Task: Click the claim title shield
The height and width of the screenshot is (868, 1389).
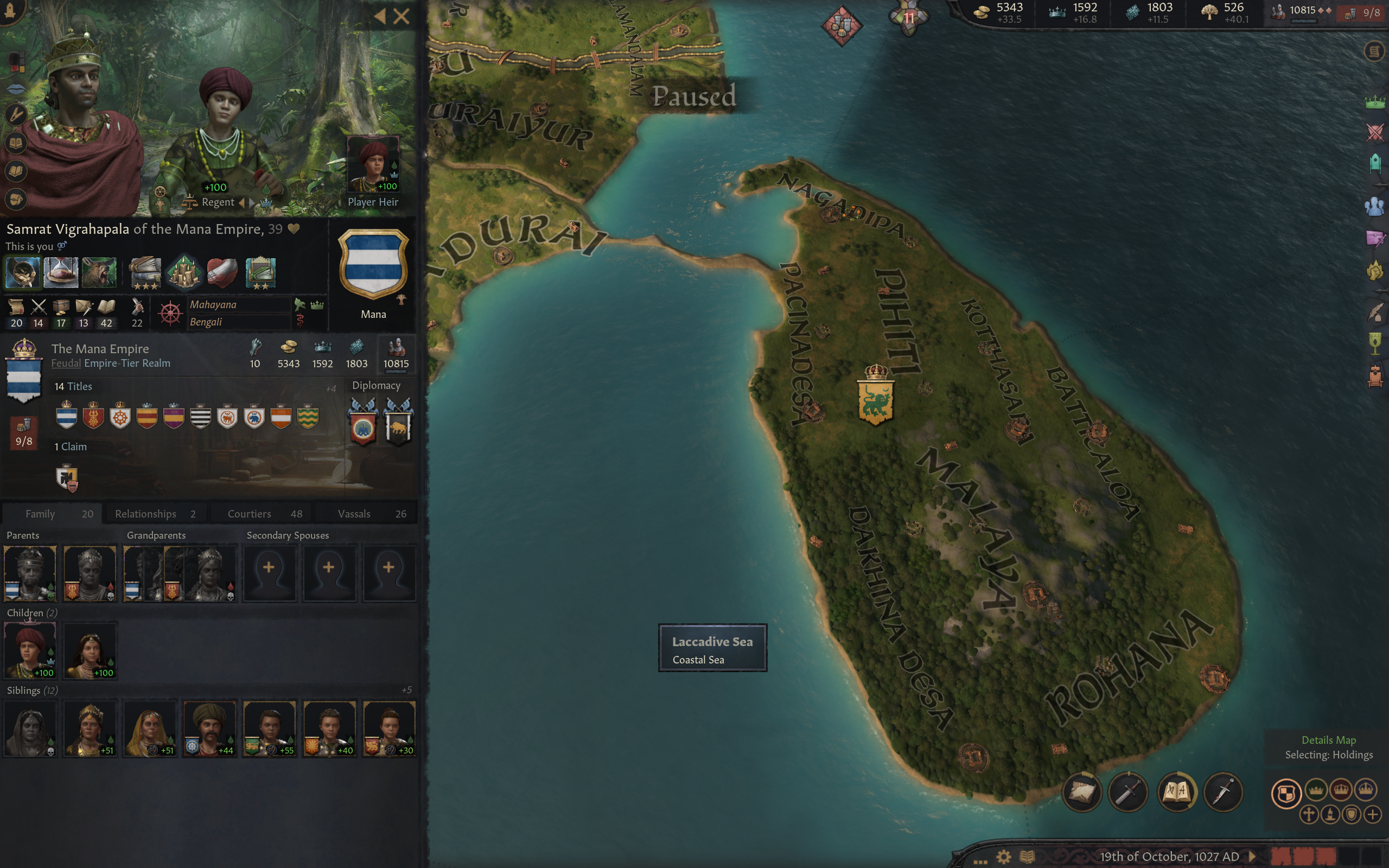Action: tap(67, 477)
